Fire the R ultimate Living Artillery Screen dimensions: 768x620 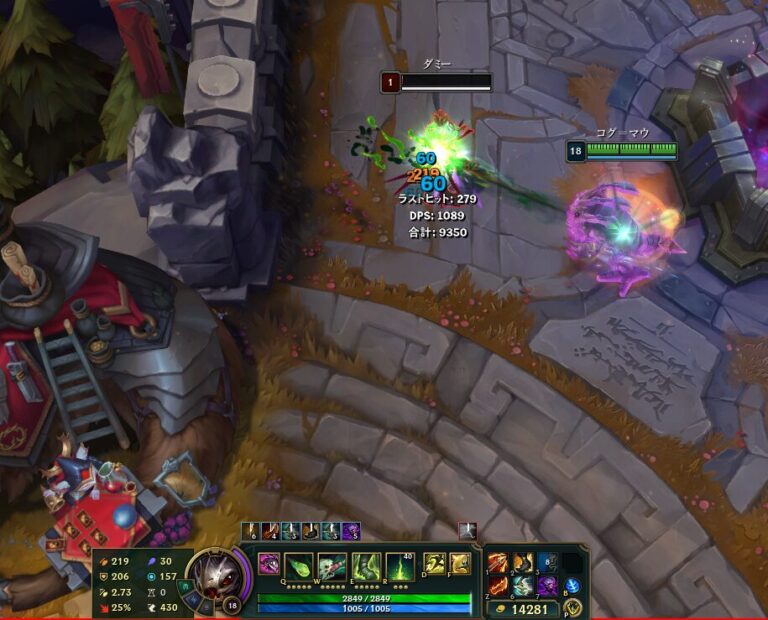[400, 566]
